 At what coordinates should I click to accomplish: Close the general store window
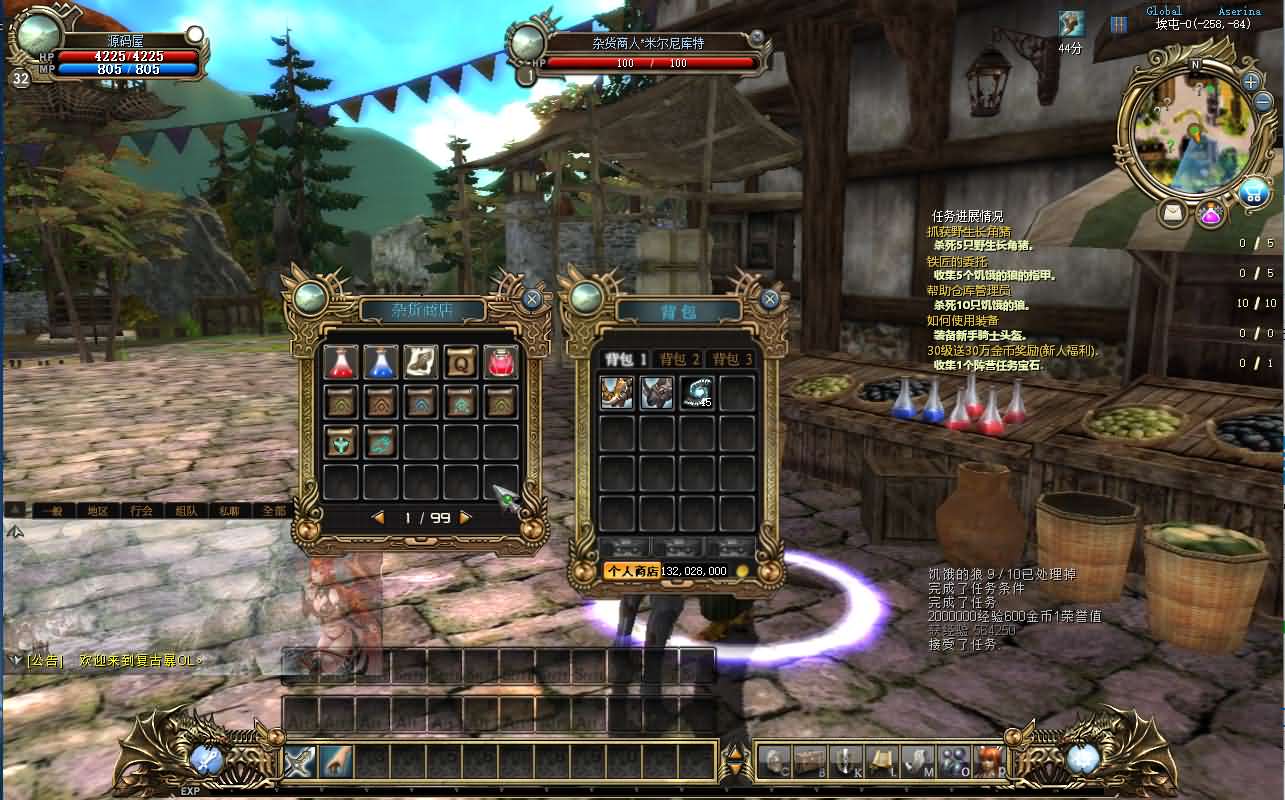tap(532, 298)
